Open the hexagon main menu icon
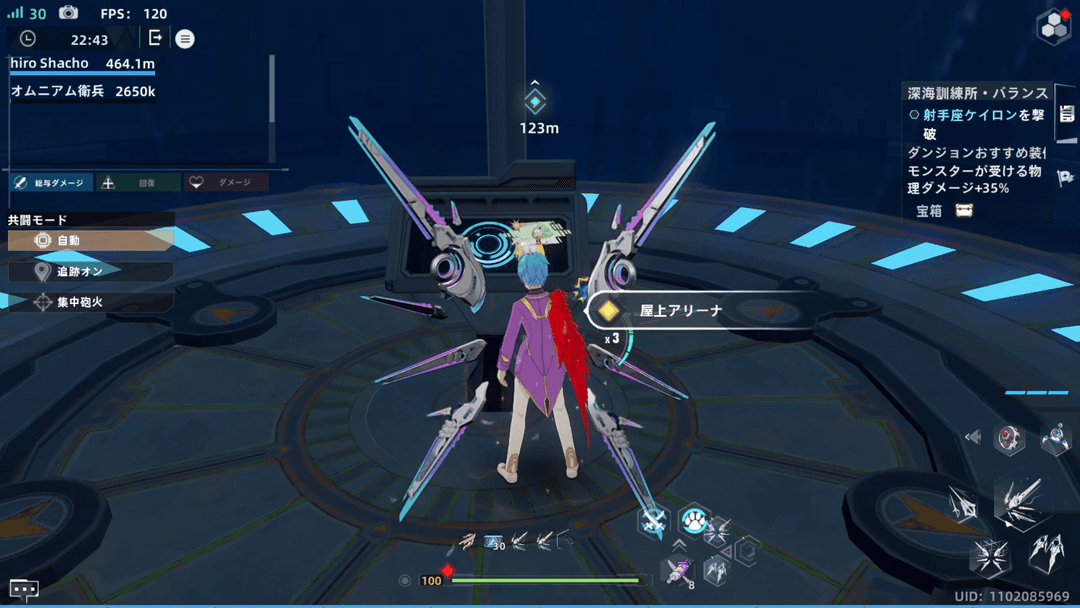Image resolution: width=1080 pixels, height=608 pixels. point(1054,27)
